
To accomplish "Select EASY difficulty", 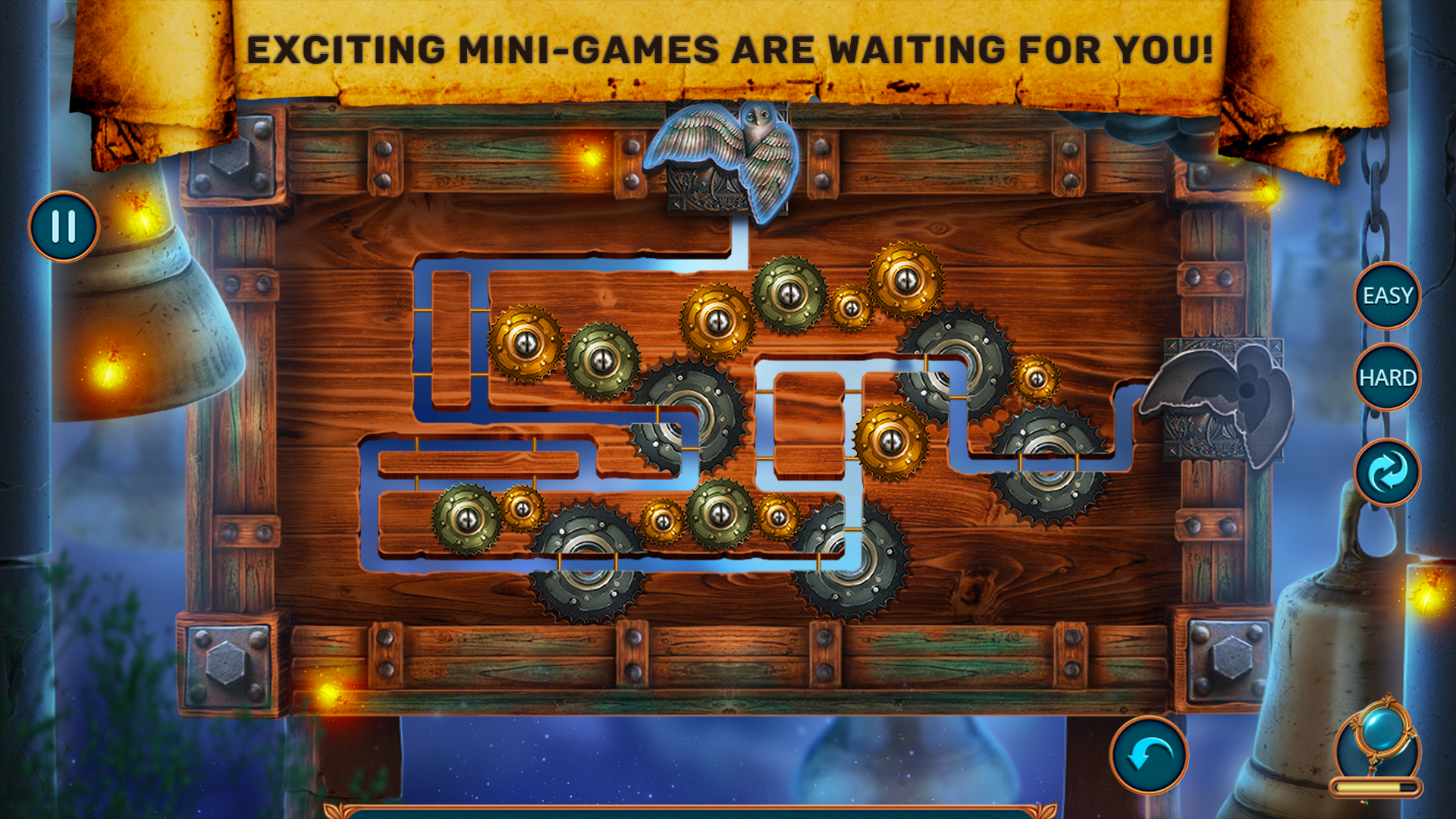I will click(x=1389, y=295).
